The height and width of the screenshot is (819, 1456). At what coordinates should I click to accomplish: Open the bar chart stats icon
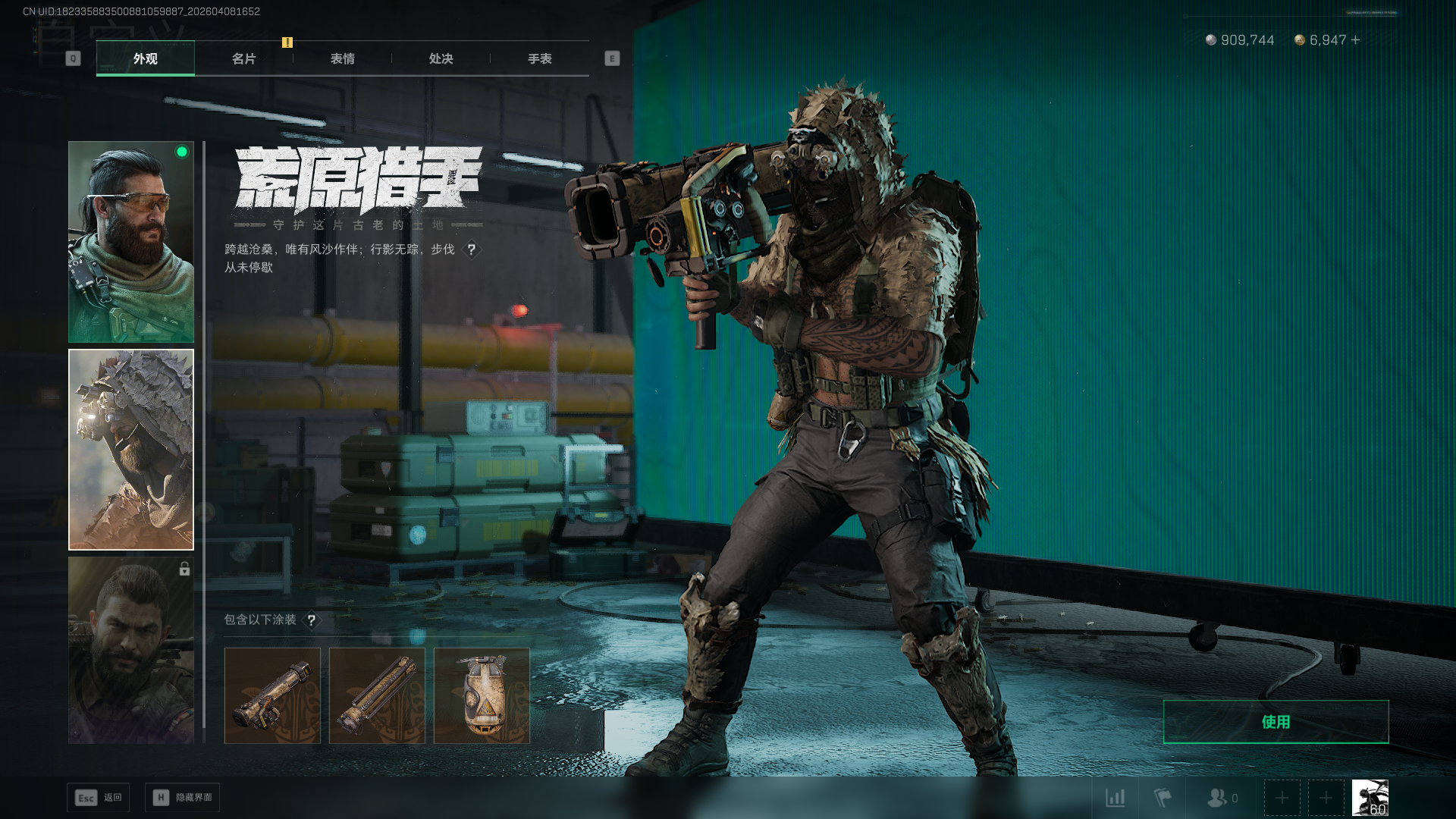point(1115,798)
